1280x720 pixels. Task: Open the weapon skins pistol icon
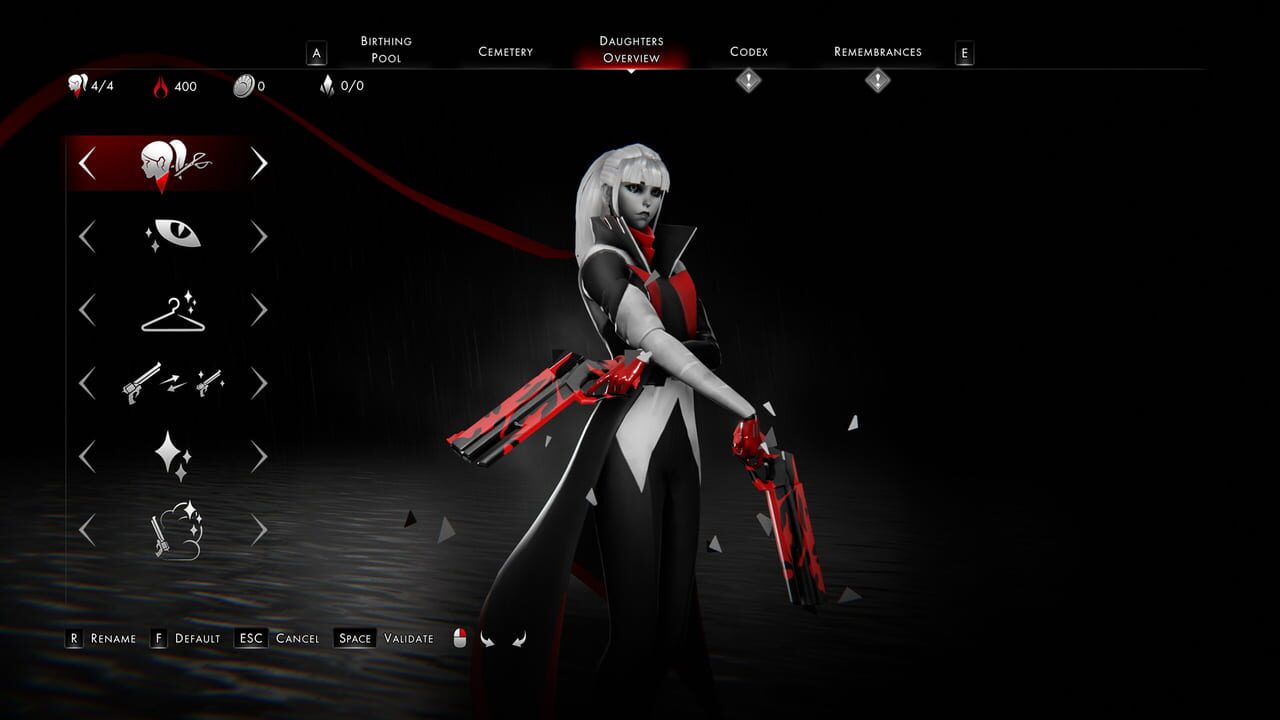click(x=172, y=383)
